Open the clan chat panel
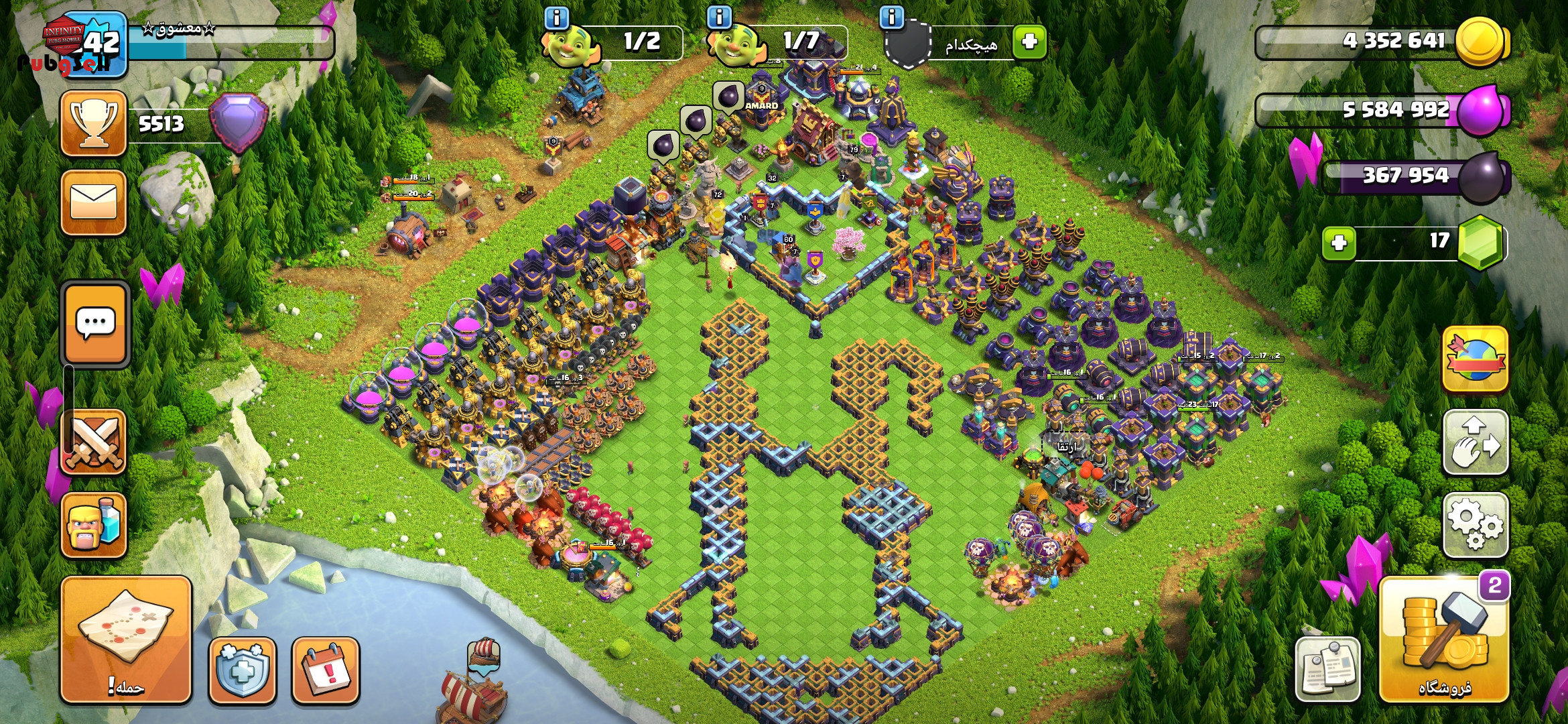Screen dimensions: 1568x724 point(95,324)
